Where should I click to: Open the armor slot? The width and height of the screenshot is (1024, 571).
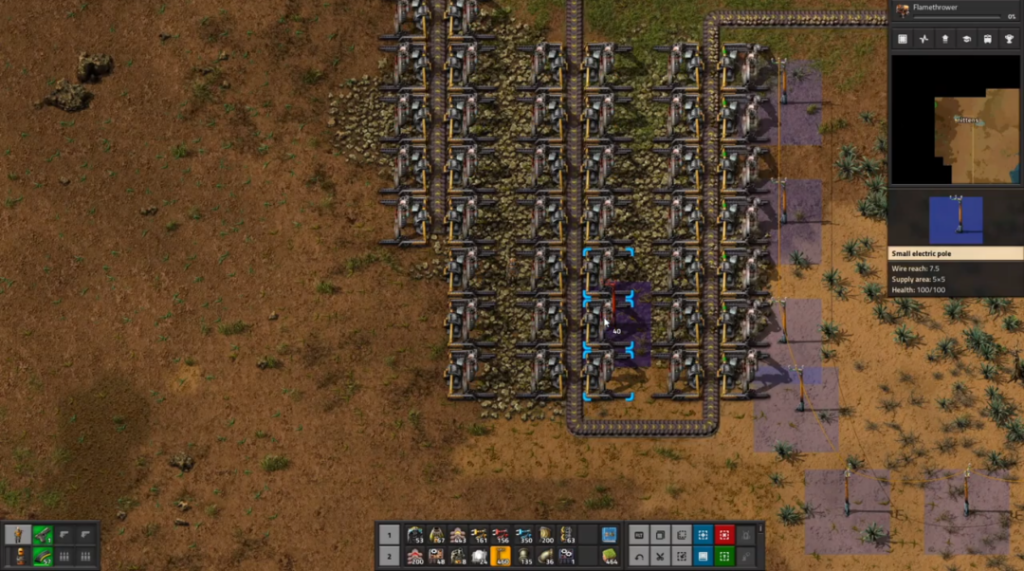[17, 556]
